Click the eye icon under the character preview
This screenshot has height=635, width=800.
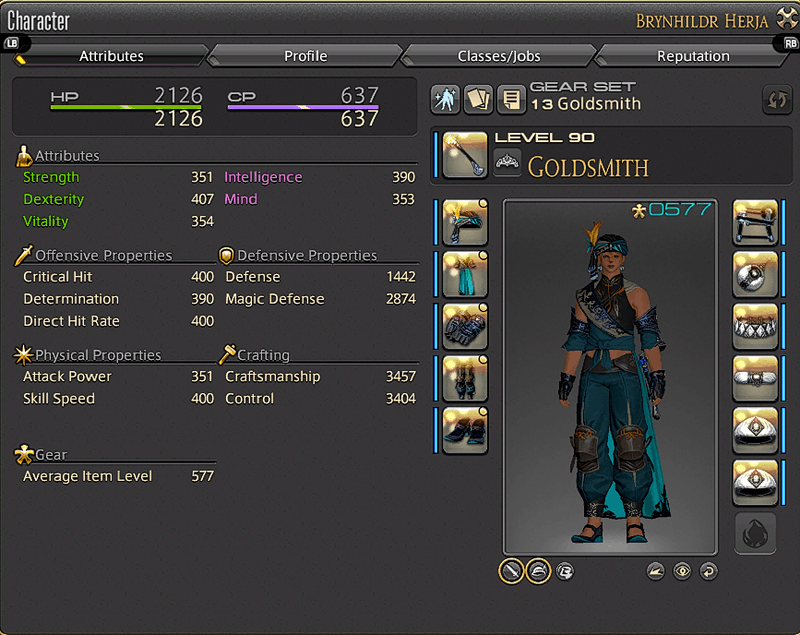click(682, 571)
